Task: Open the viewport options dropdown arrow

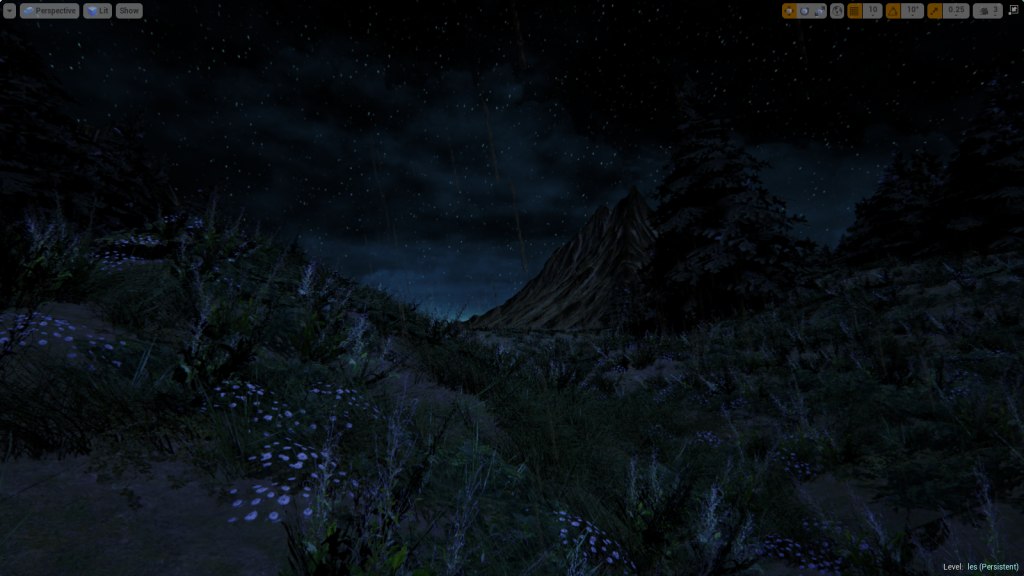Action: (x=9, y=11)
